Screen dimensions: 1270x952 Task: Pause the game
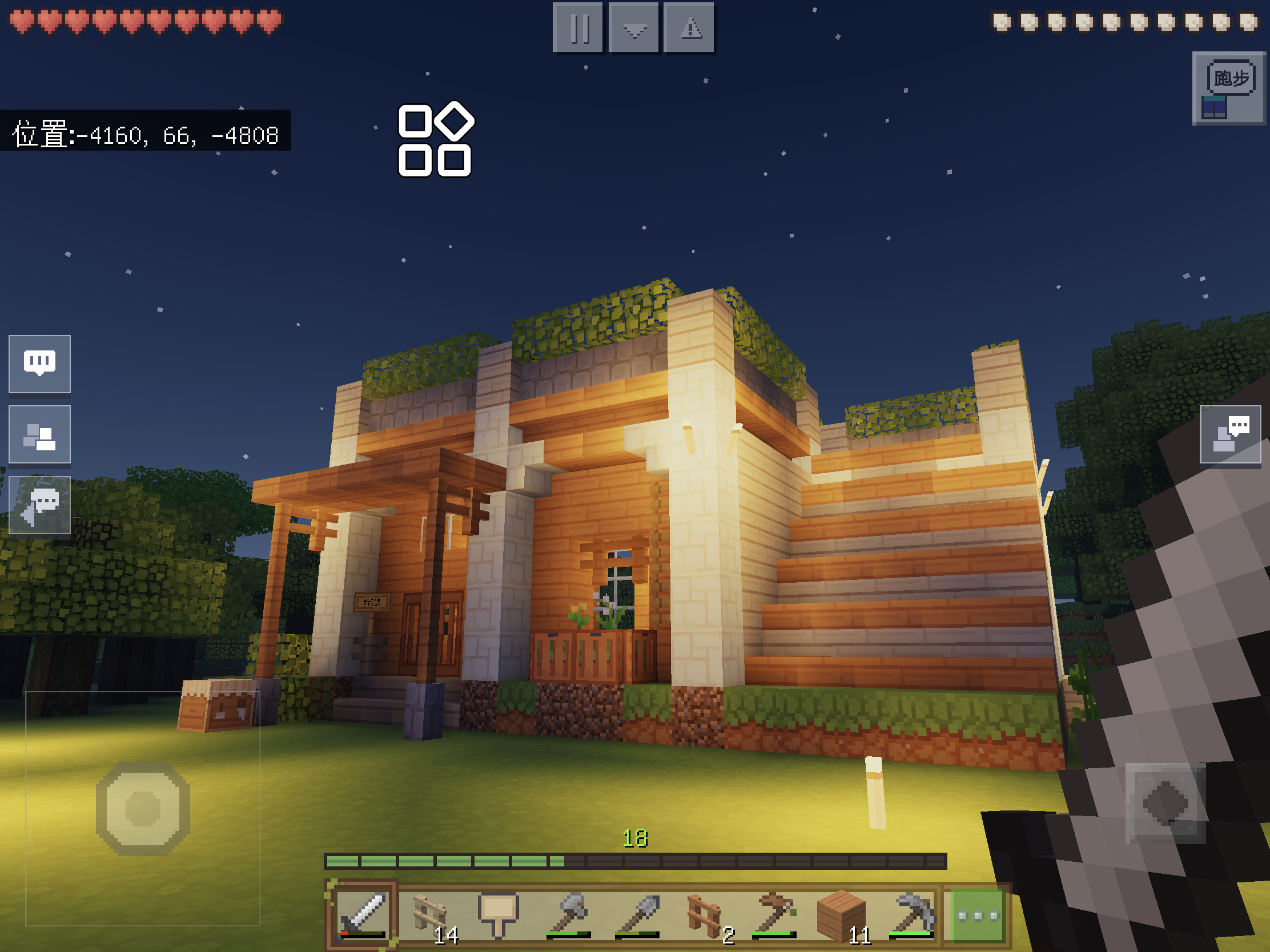pyautogui.click(x=577, y=27)
